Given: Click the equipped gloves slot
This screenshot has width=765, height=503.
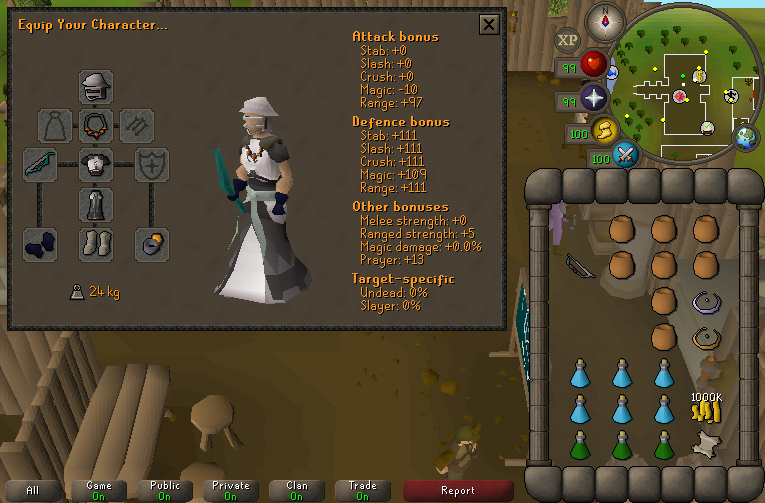Looking at the screenshot, I should pyautogui.click(x=40, y=243).
